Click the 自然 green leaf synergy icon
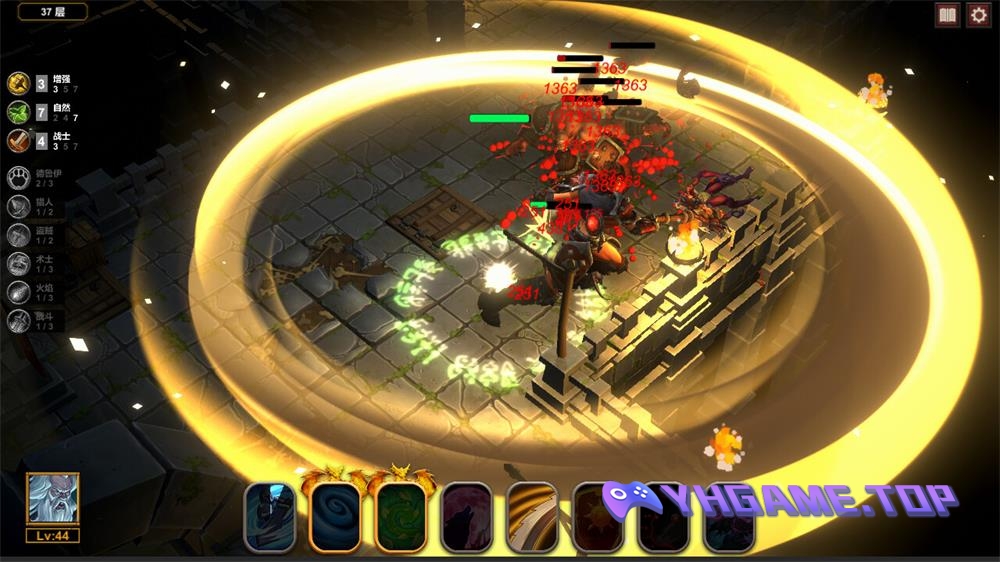 (x=17, y=112)
